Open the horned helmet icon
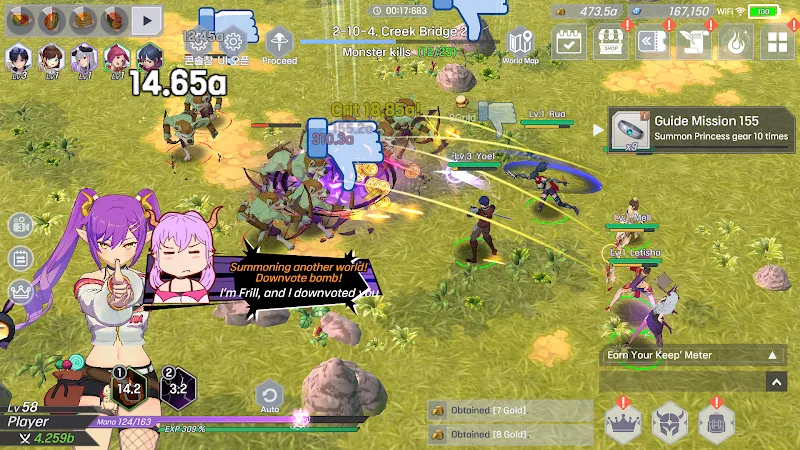The height and width of the screenshot is (450, 800). (x=670, y=424)
